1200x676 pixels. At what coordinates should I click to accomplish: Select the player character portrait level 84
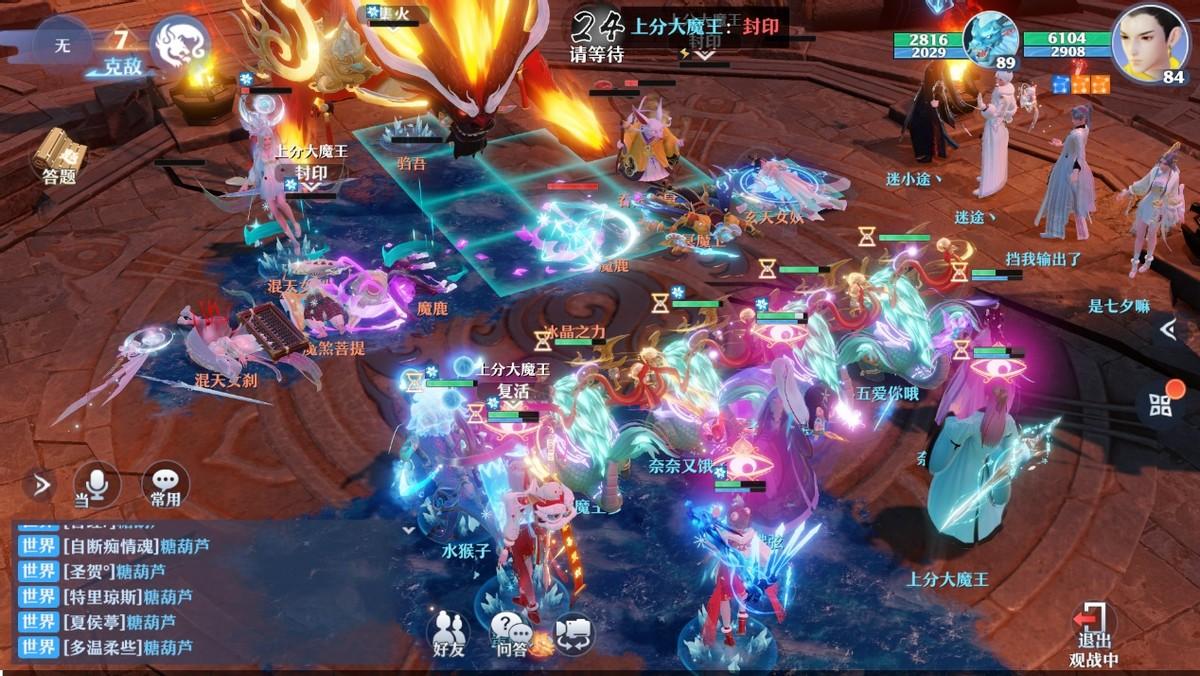(x=1150, y=40)
